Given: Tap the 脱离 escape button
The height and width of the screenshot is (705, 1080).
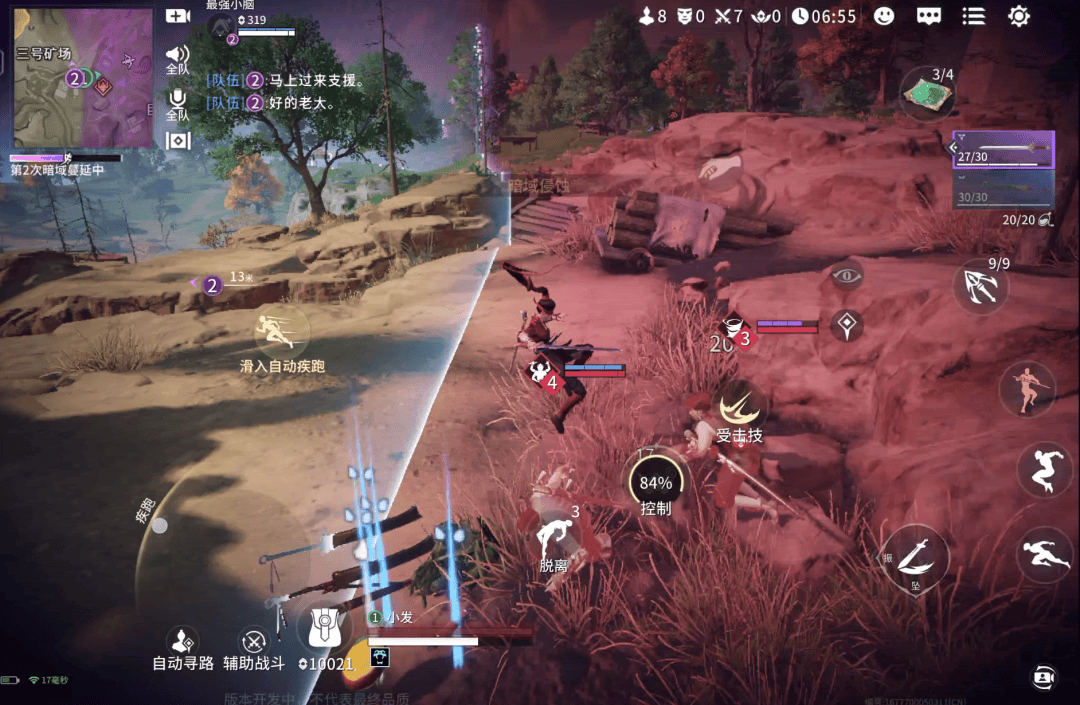Looking at the screenshot, I should (553, 542).
